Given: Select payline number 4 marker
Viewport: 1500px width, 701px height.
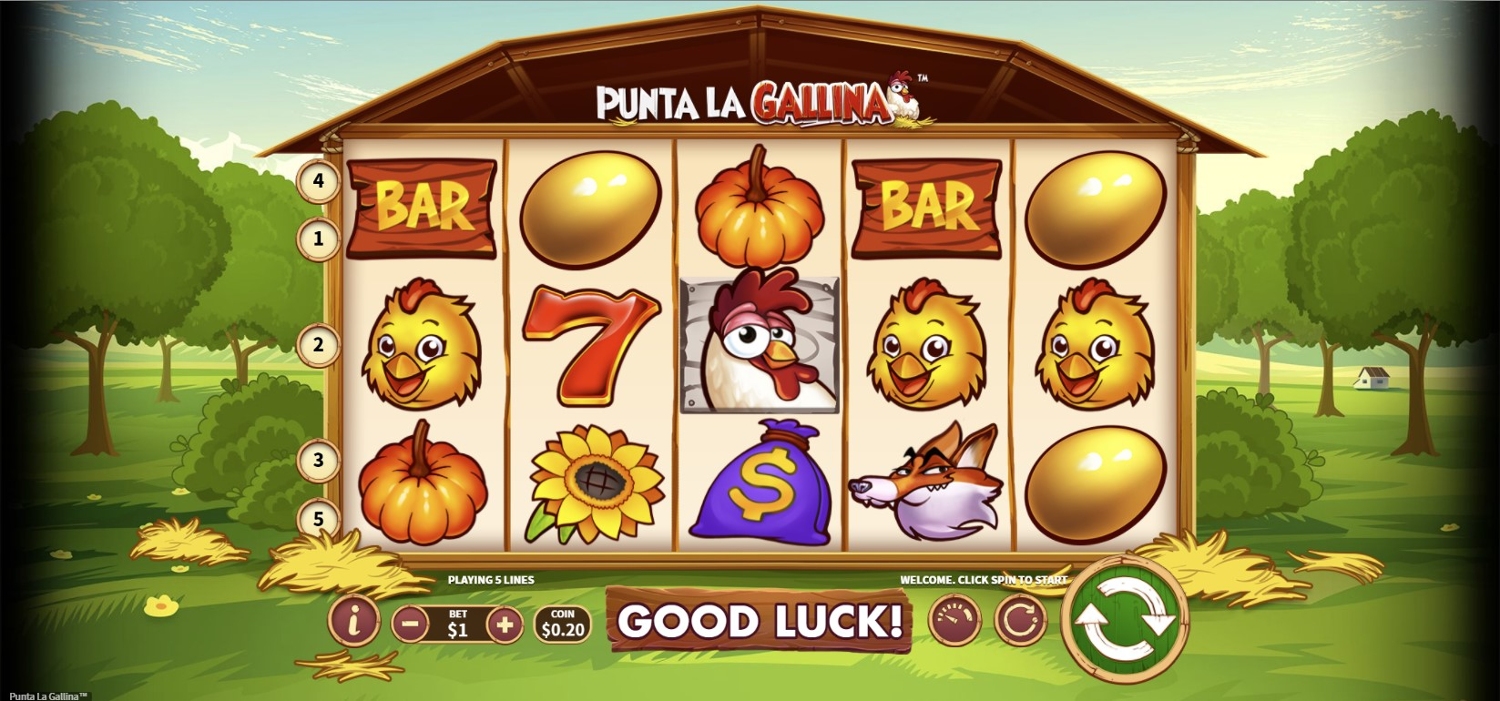Looking at the screenshot, I should (x=319, y=182).
